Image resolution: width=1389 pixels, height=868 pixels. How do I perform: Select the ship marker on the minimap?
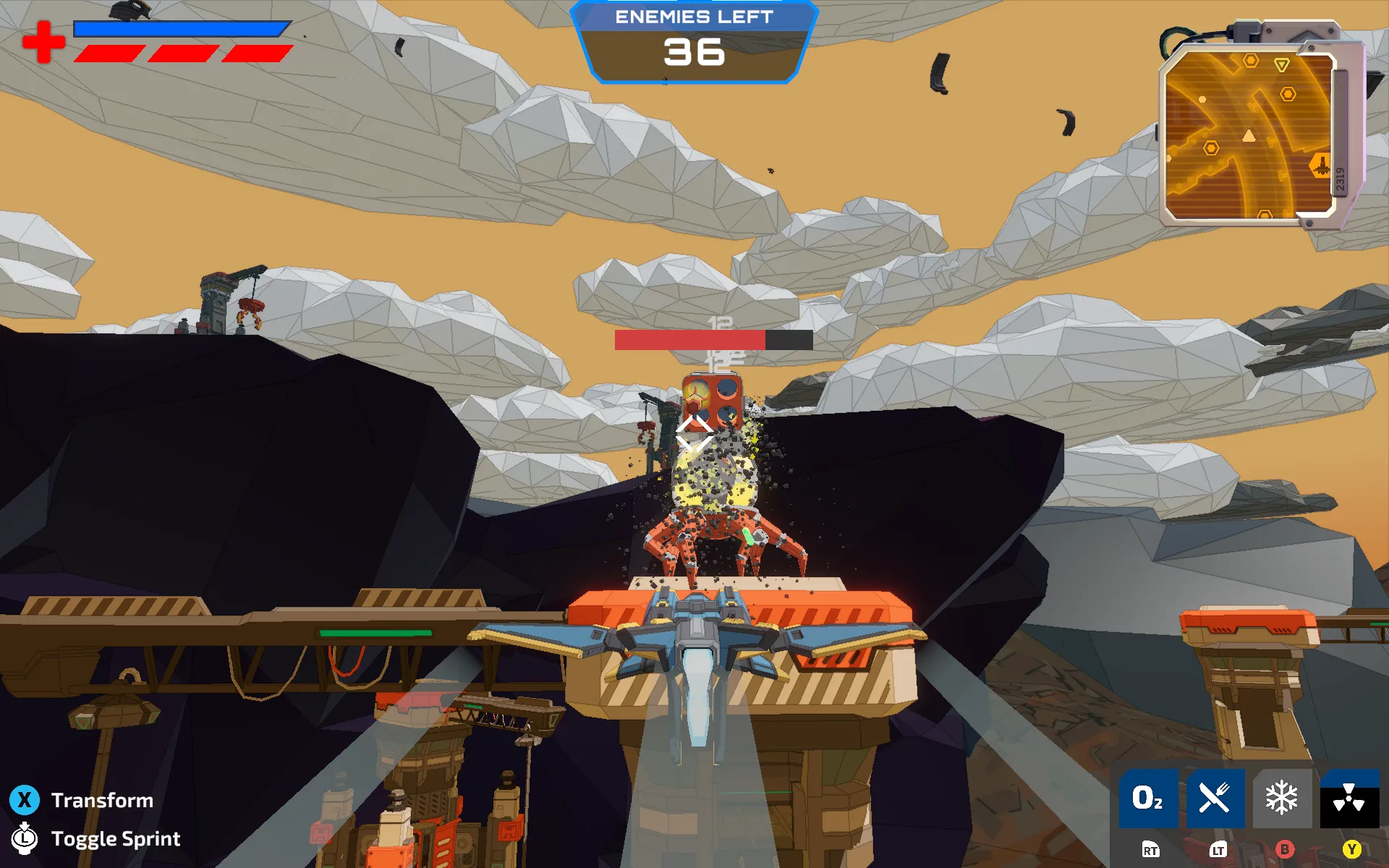pyautogui.click(x=1322, y=166)
